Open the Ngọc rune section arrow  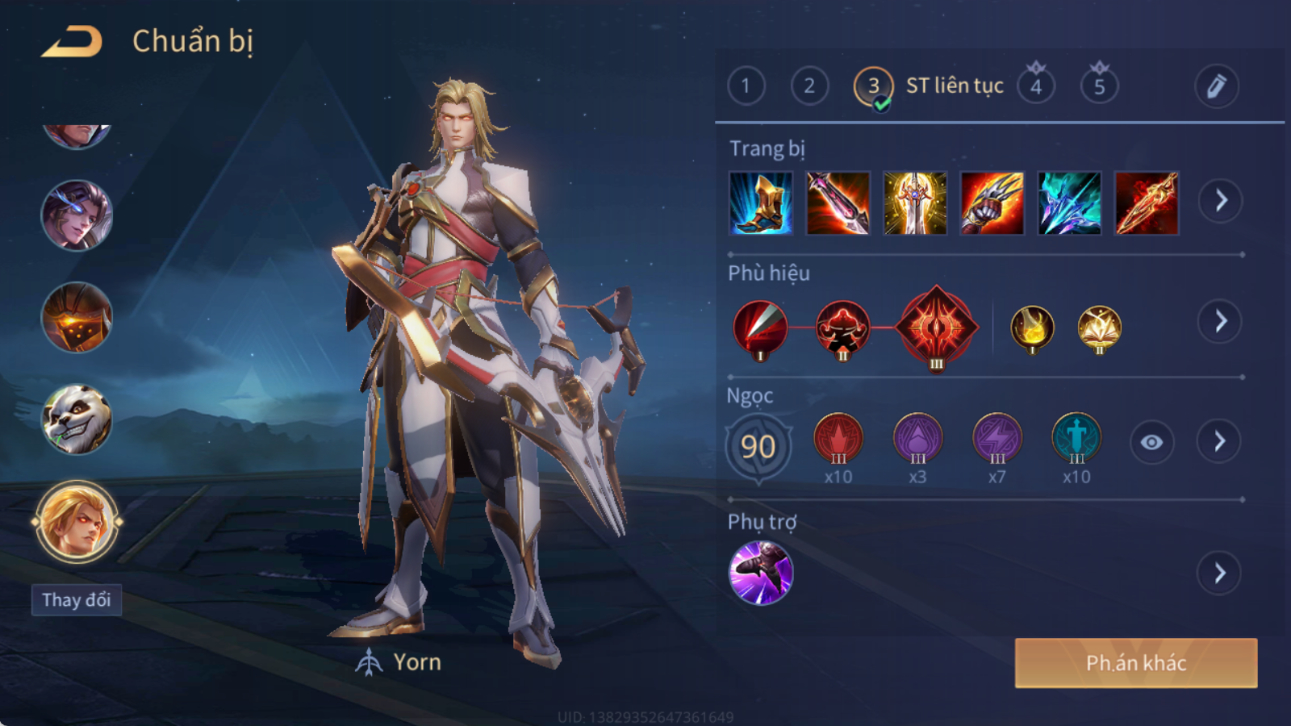pyautogui.click(x=1219, y=441)
